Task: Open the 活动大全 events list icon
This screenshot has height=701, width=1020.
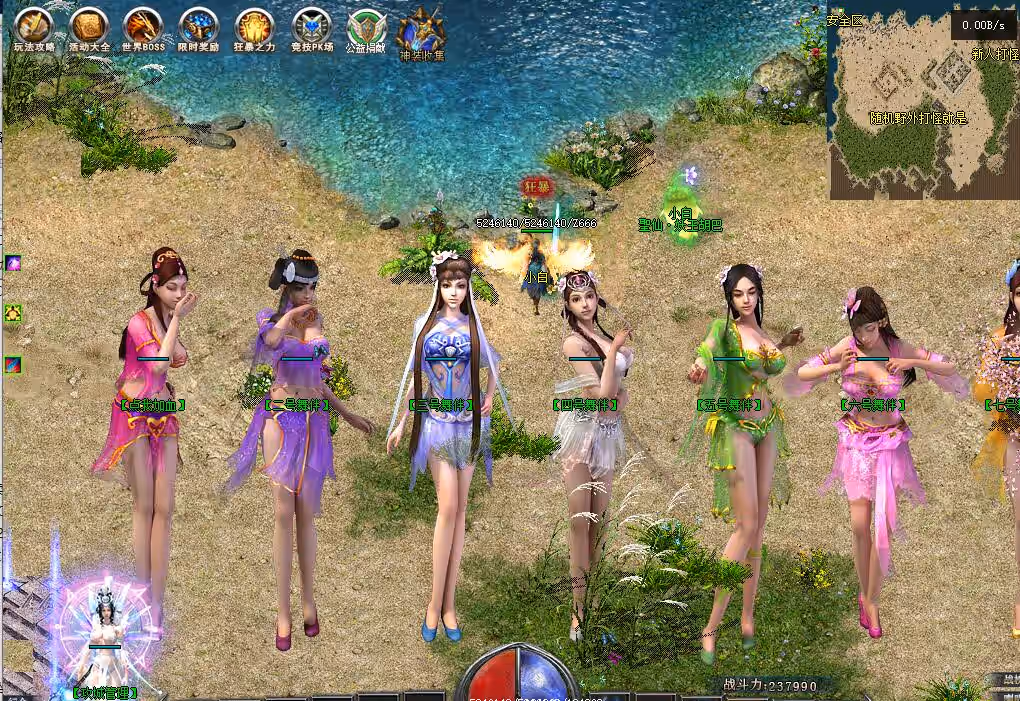Action: (x=90, y=26)
